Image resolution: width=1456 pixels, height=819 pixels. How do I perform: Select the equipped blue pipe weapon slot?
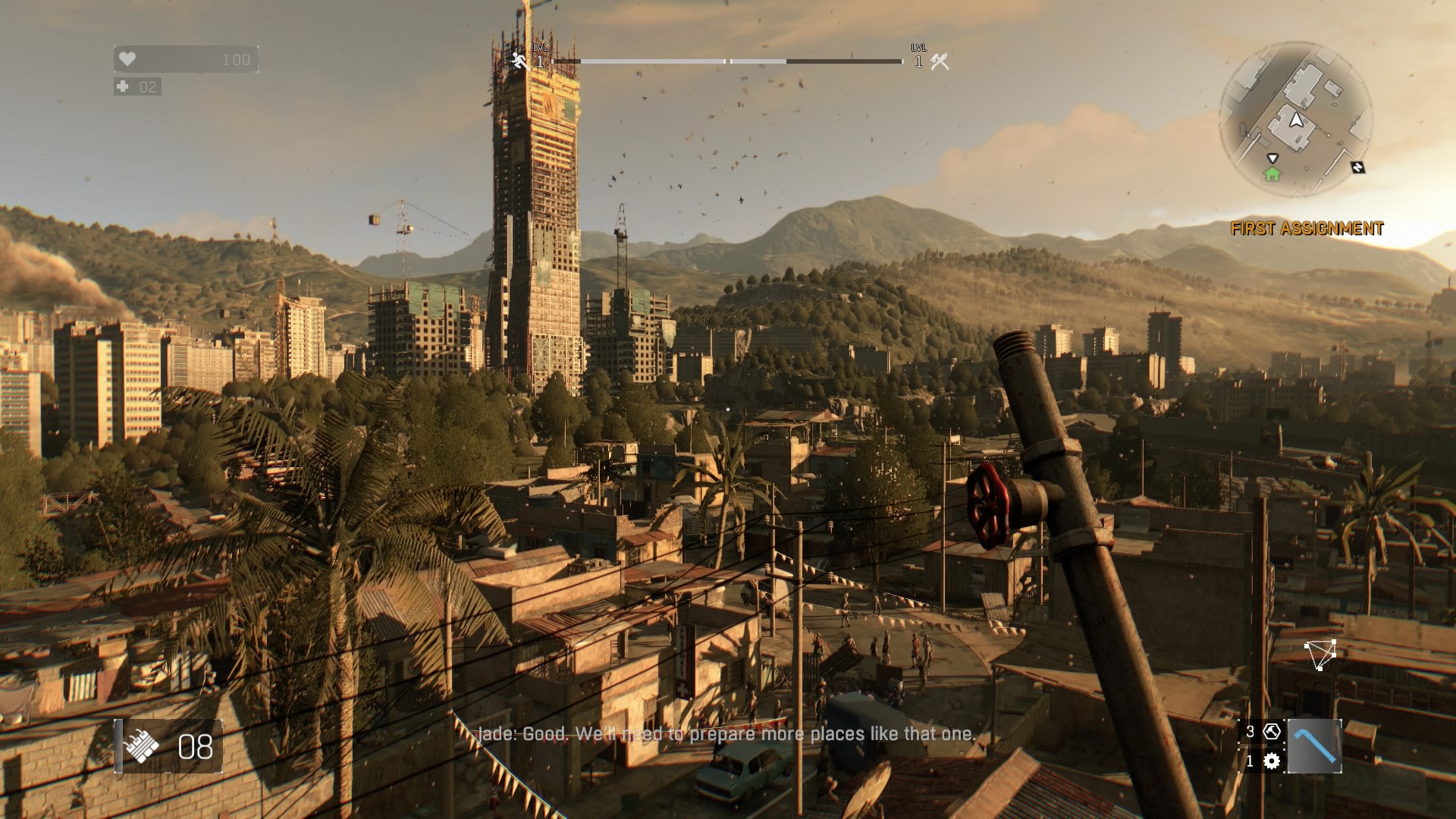point(1314,746)
